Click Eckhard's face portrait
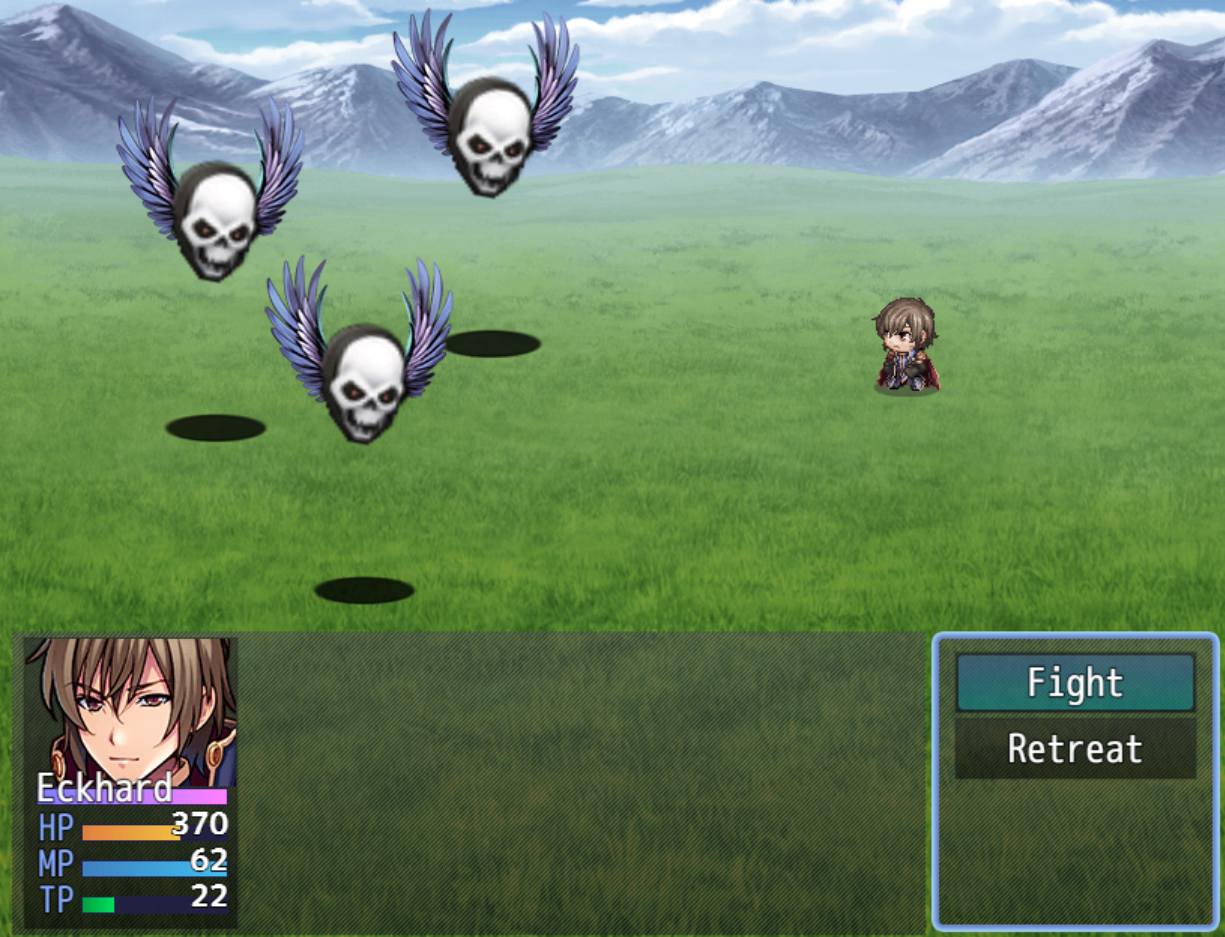Viewport: 1225px width, 937px height. click(130, 708)
